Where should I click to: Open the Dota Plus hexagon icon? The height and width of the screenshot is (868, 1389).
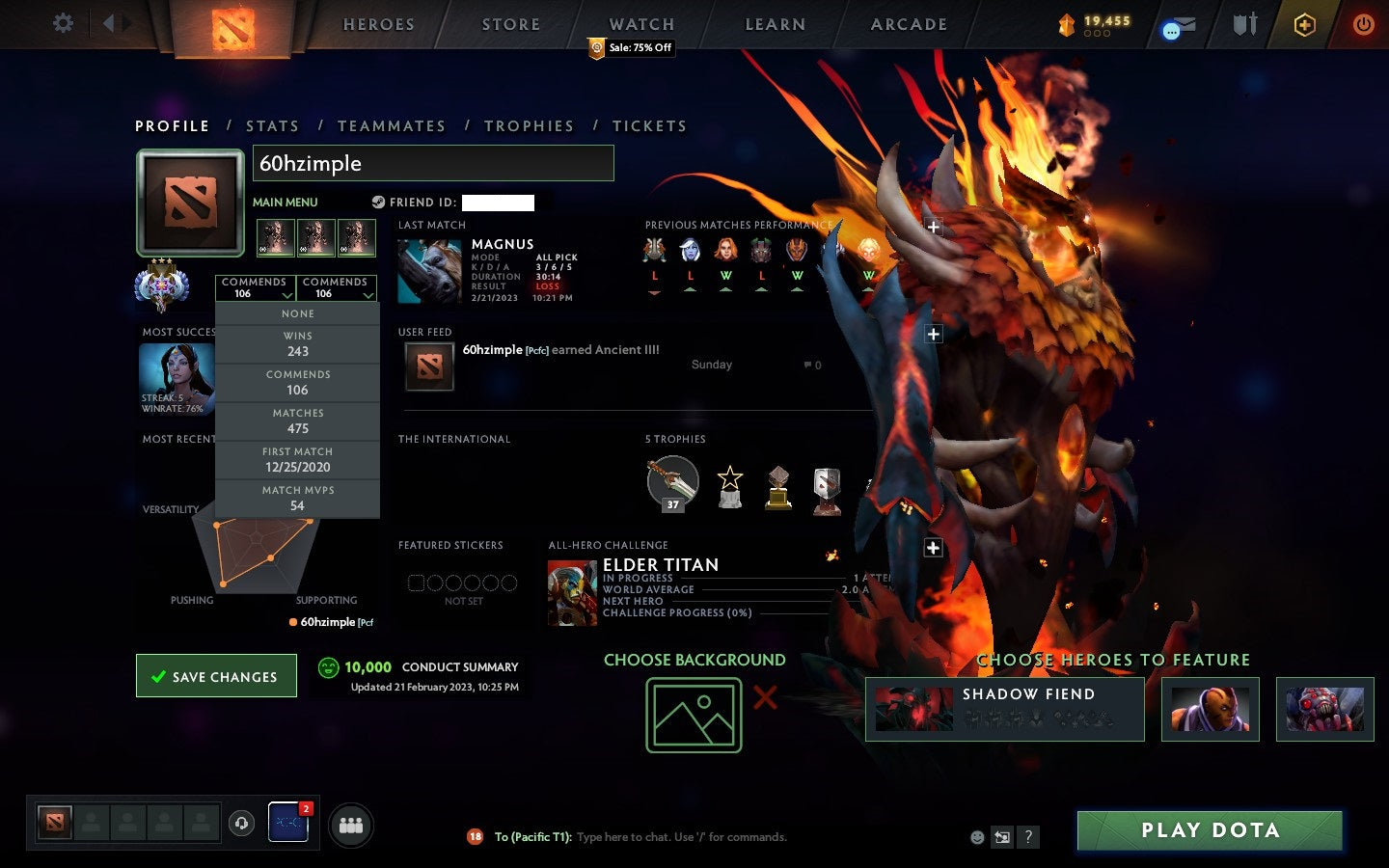click(1304, 26)
